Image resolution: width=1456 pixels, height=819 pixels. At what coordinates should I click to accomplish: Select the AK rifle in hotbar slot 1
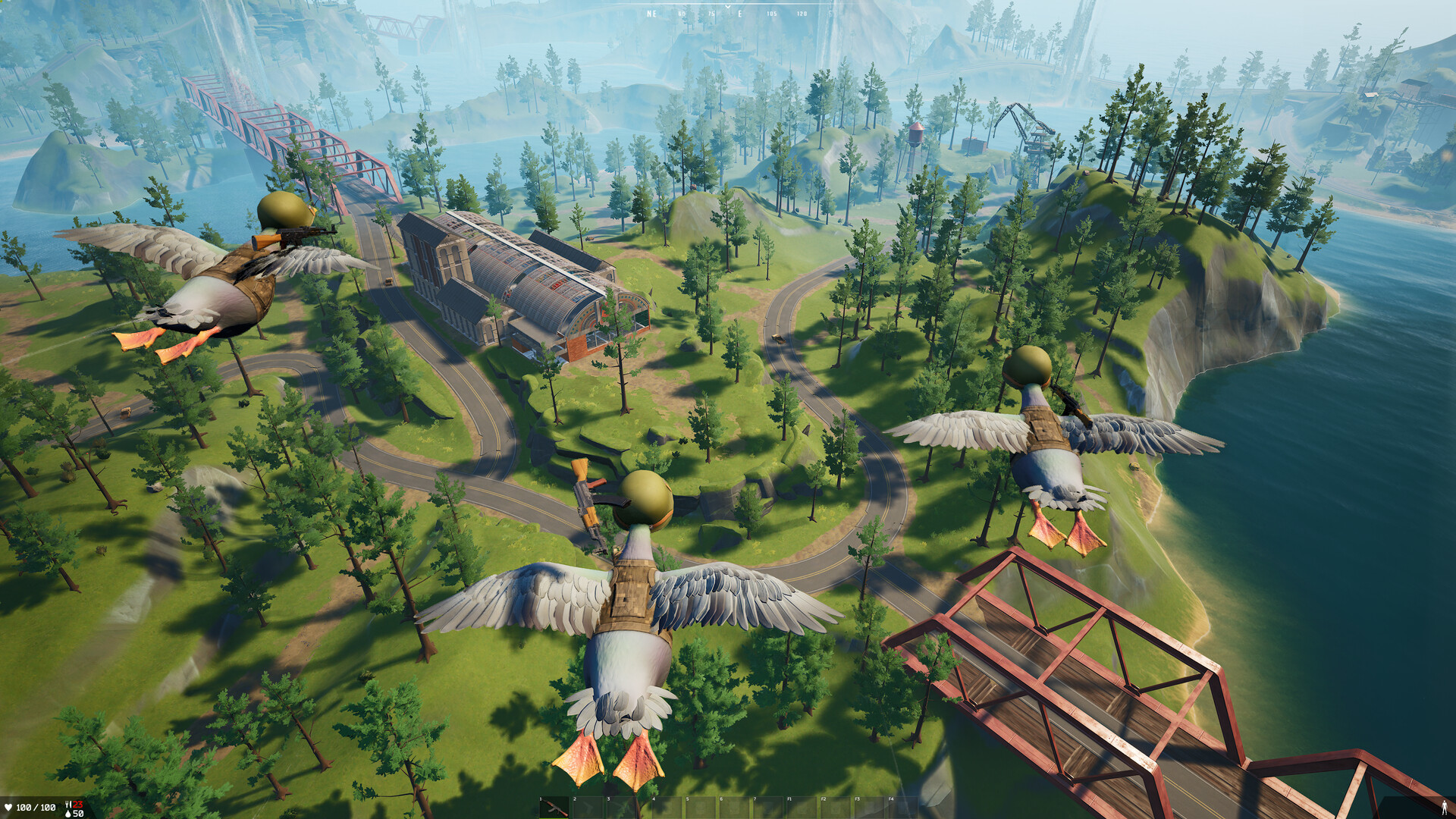pos(555,806)
